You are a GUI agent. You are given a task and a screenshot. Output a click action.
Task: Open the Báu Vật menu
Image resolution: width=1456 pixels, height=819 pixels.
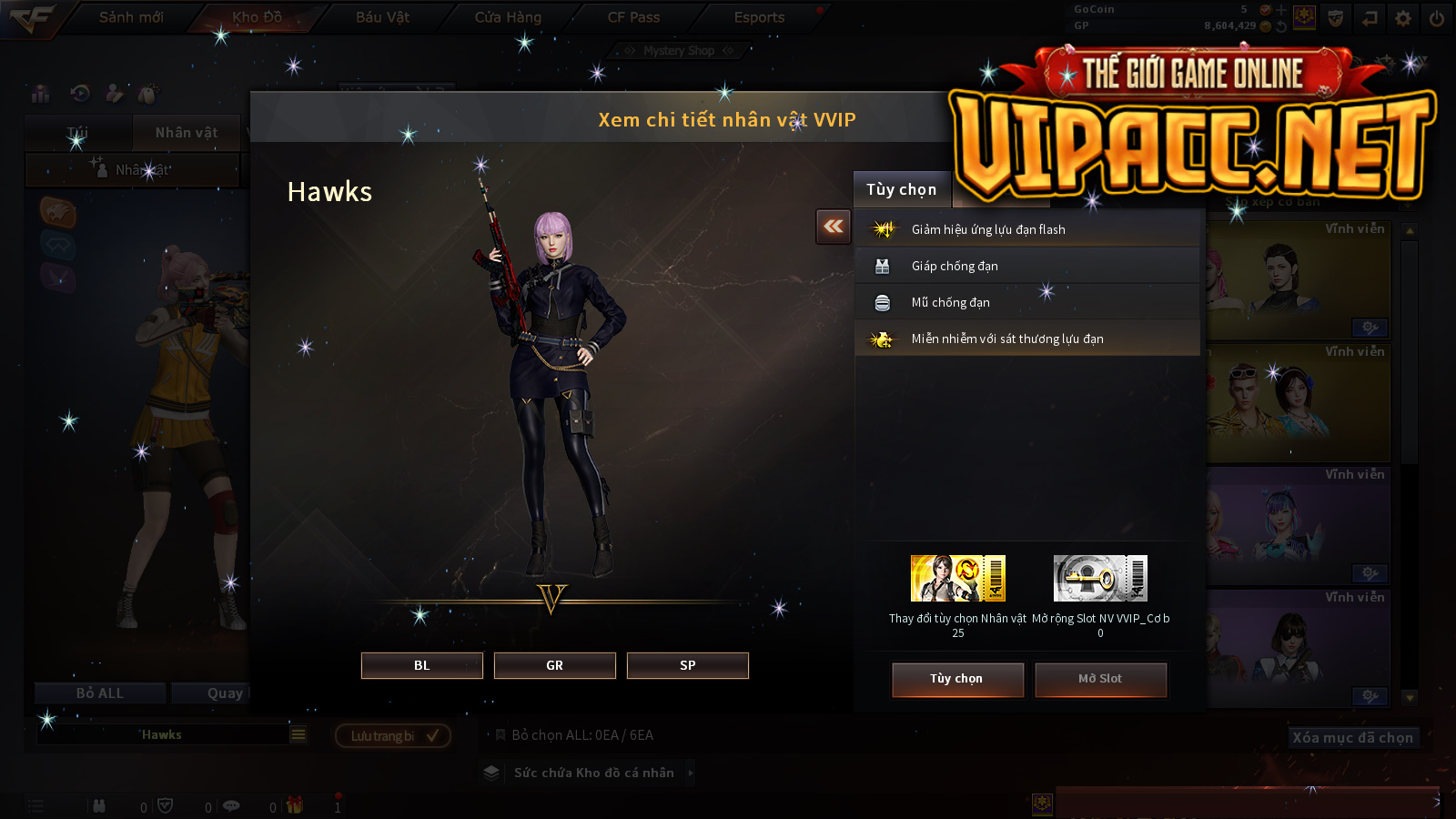tap(382, 17)
